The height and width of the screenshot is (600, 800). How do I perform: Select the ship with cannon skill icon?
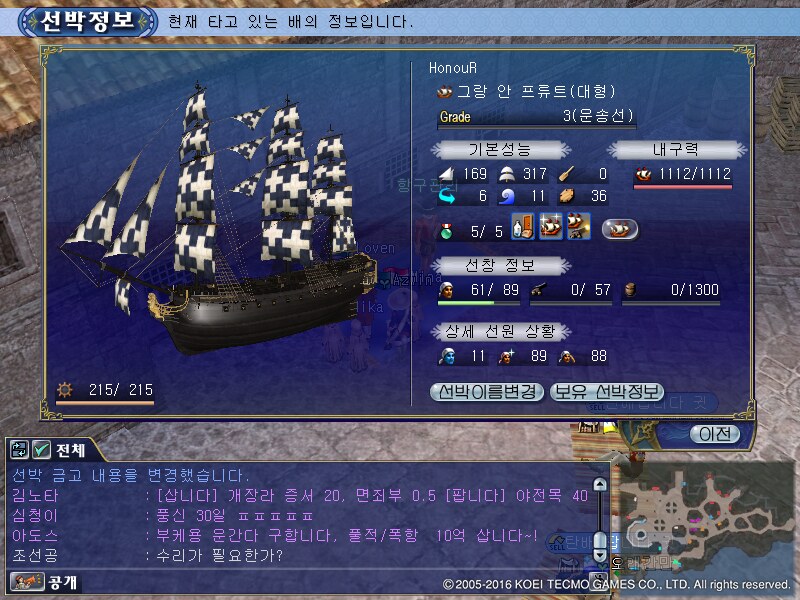pyautogui.click(x=575, y=227)
